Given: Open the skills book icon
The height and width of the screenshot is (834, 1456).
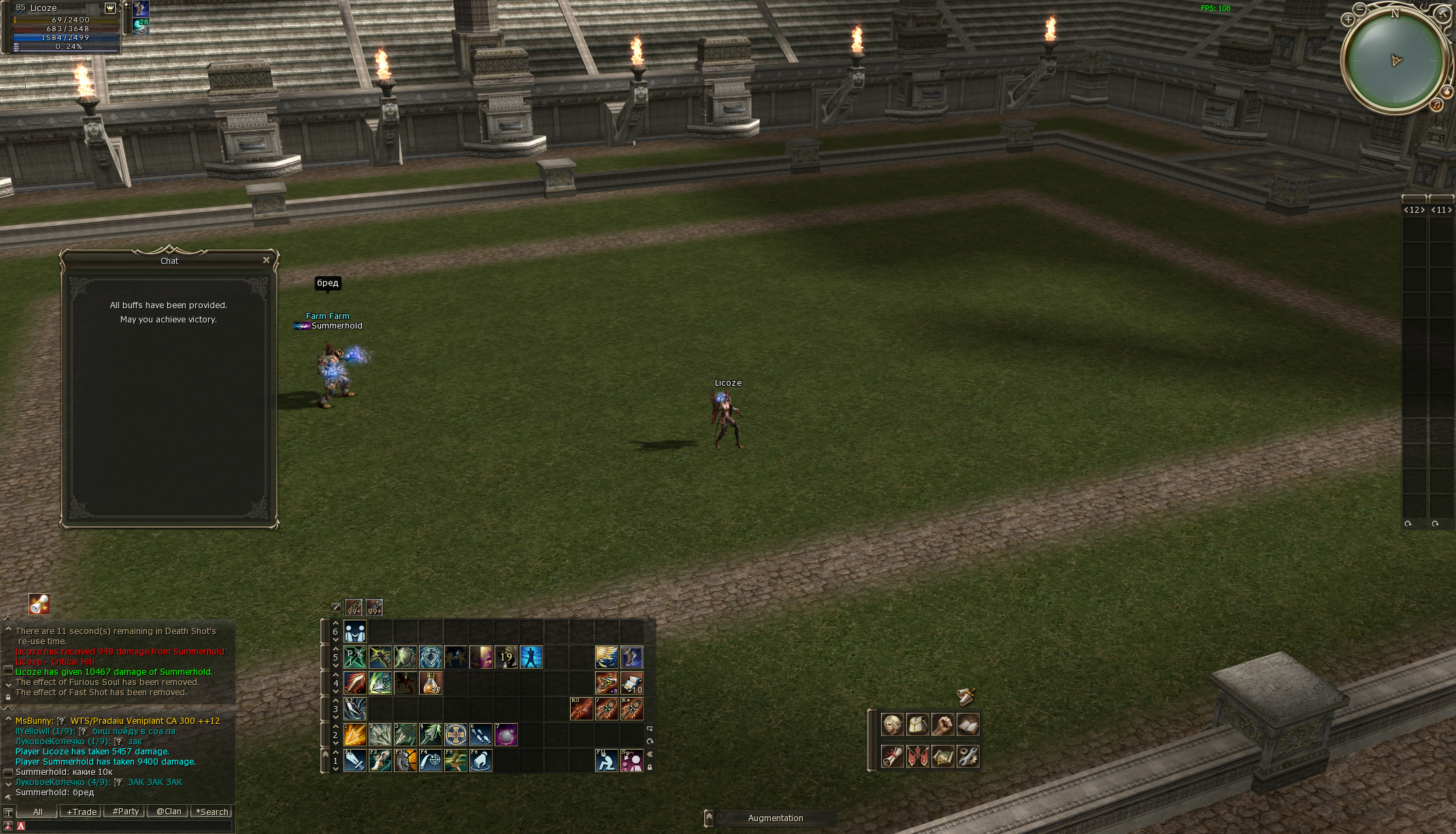Looking at the screenshot, I should pos(967,724).
